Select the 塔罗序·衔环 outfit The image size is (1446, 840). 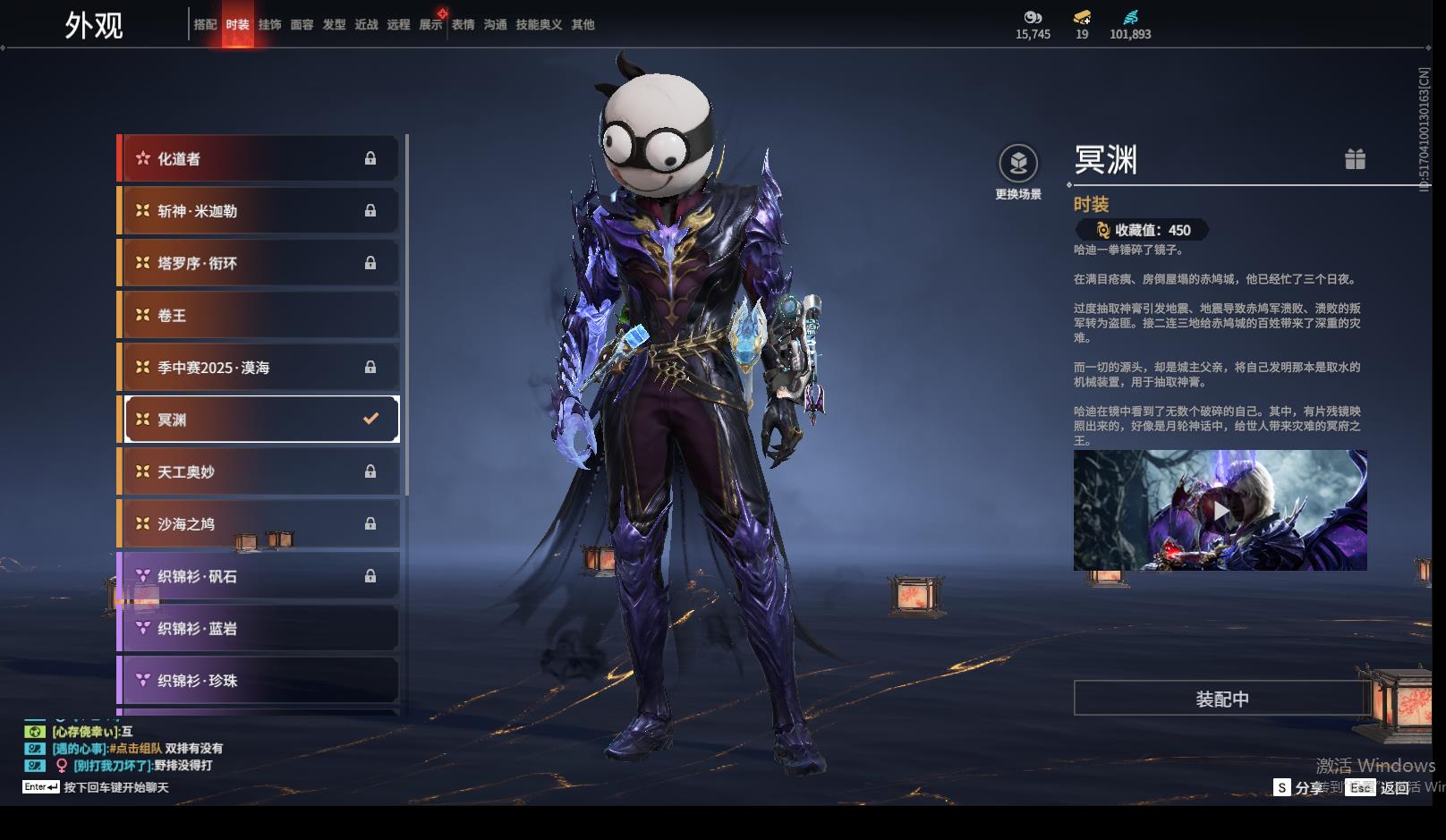(259, 263)
